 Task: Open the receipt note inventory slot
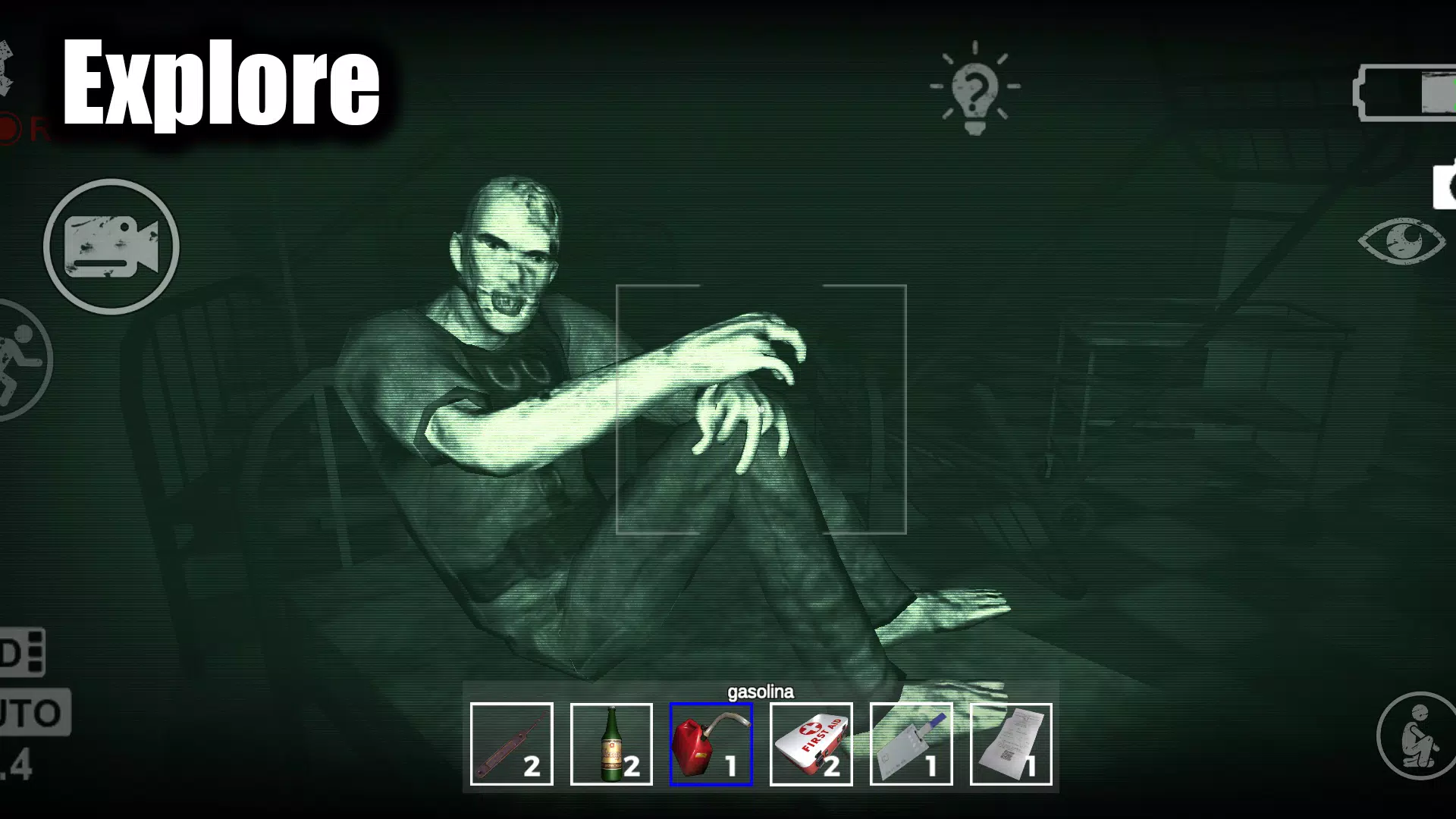click(x=1011, y=743)
